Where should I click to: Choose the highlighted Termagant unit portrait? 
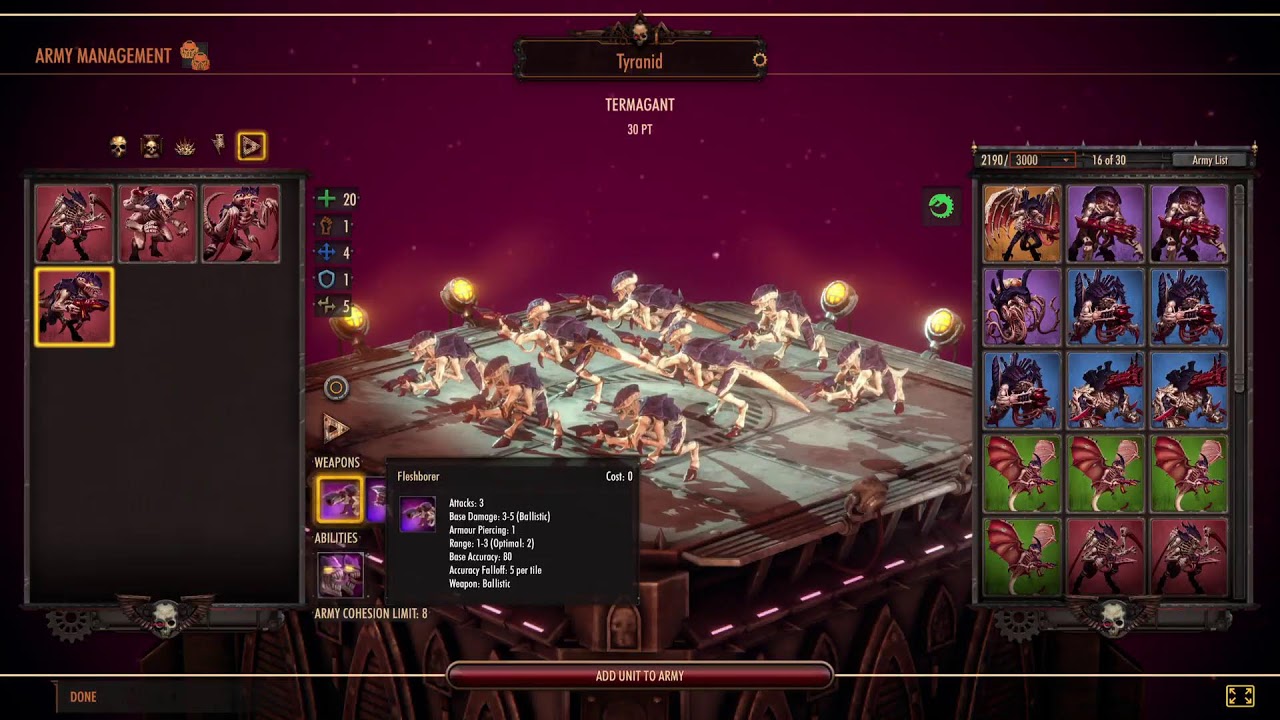point(74,306)
